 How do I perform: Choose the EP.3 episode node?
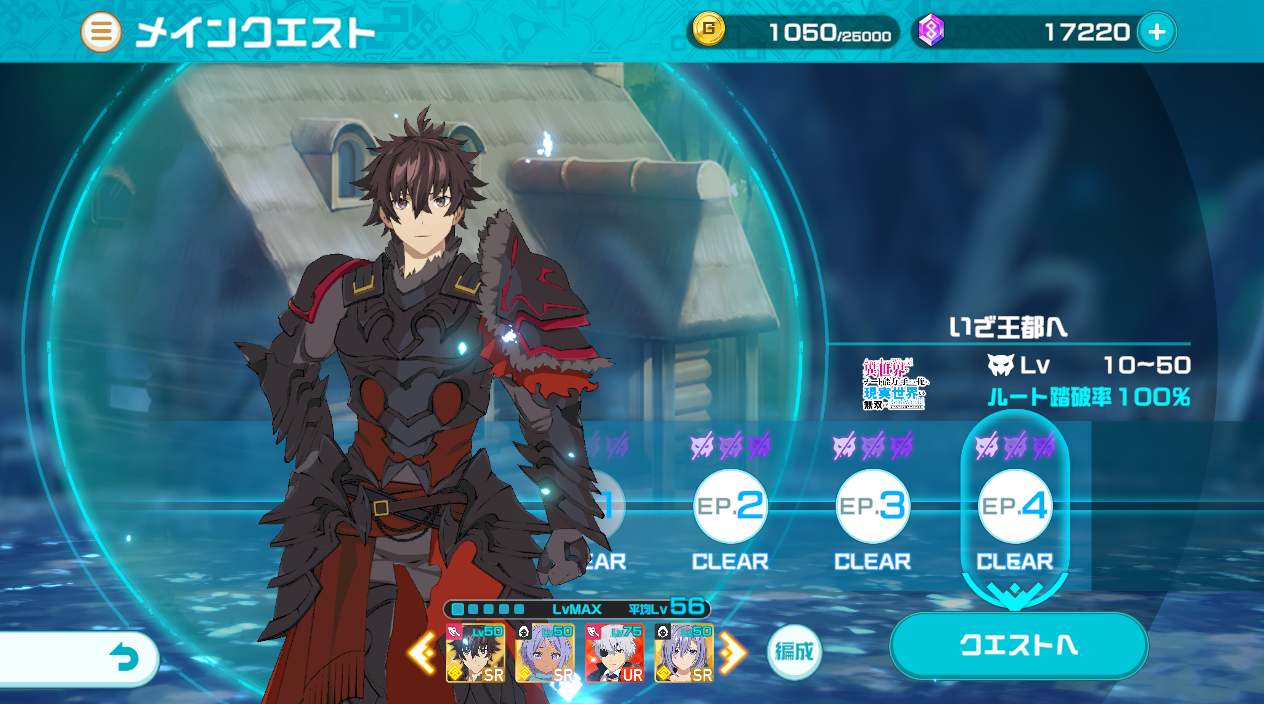(873, 506)
